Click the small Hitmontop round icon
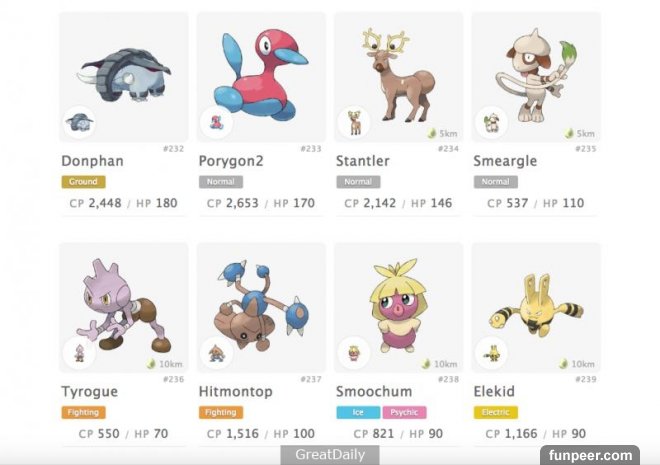 [x=216, y=353]
